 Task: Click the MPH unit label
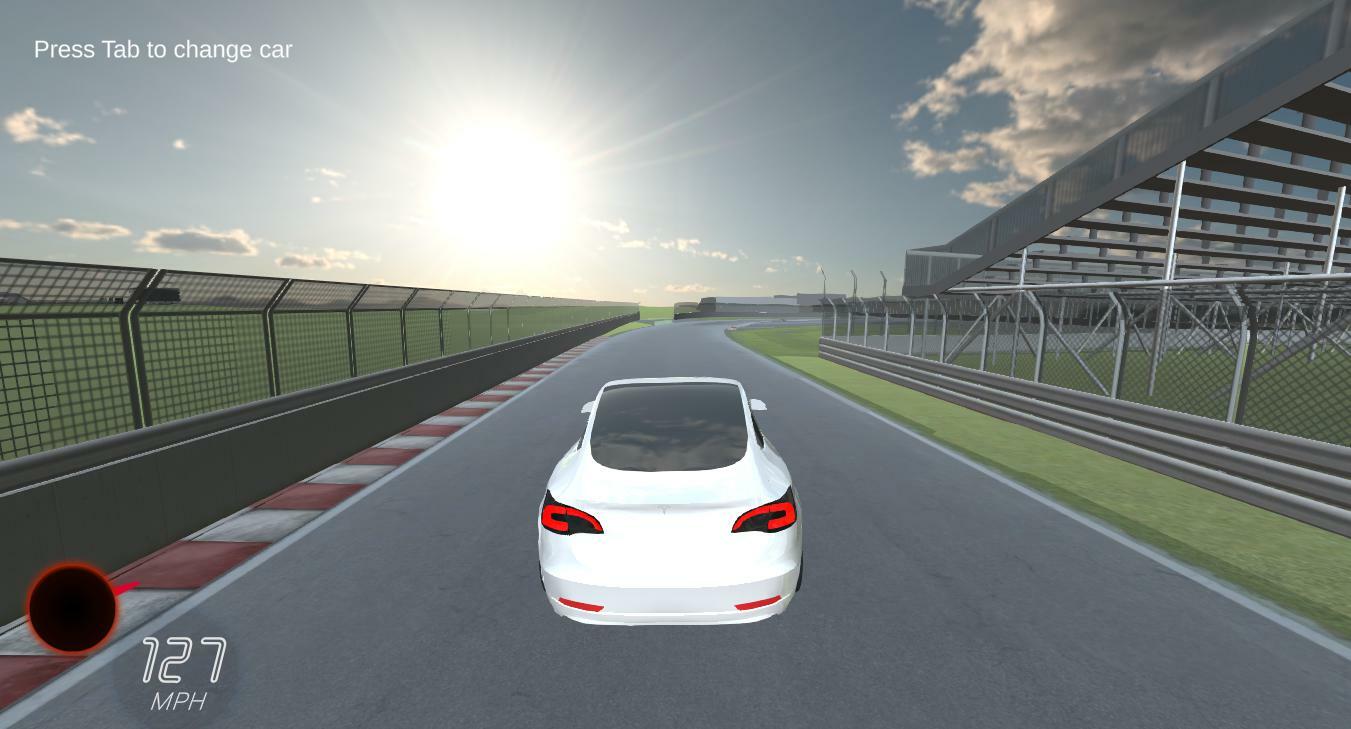click(180, 700)
